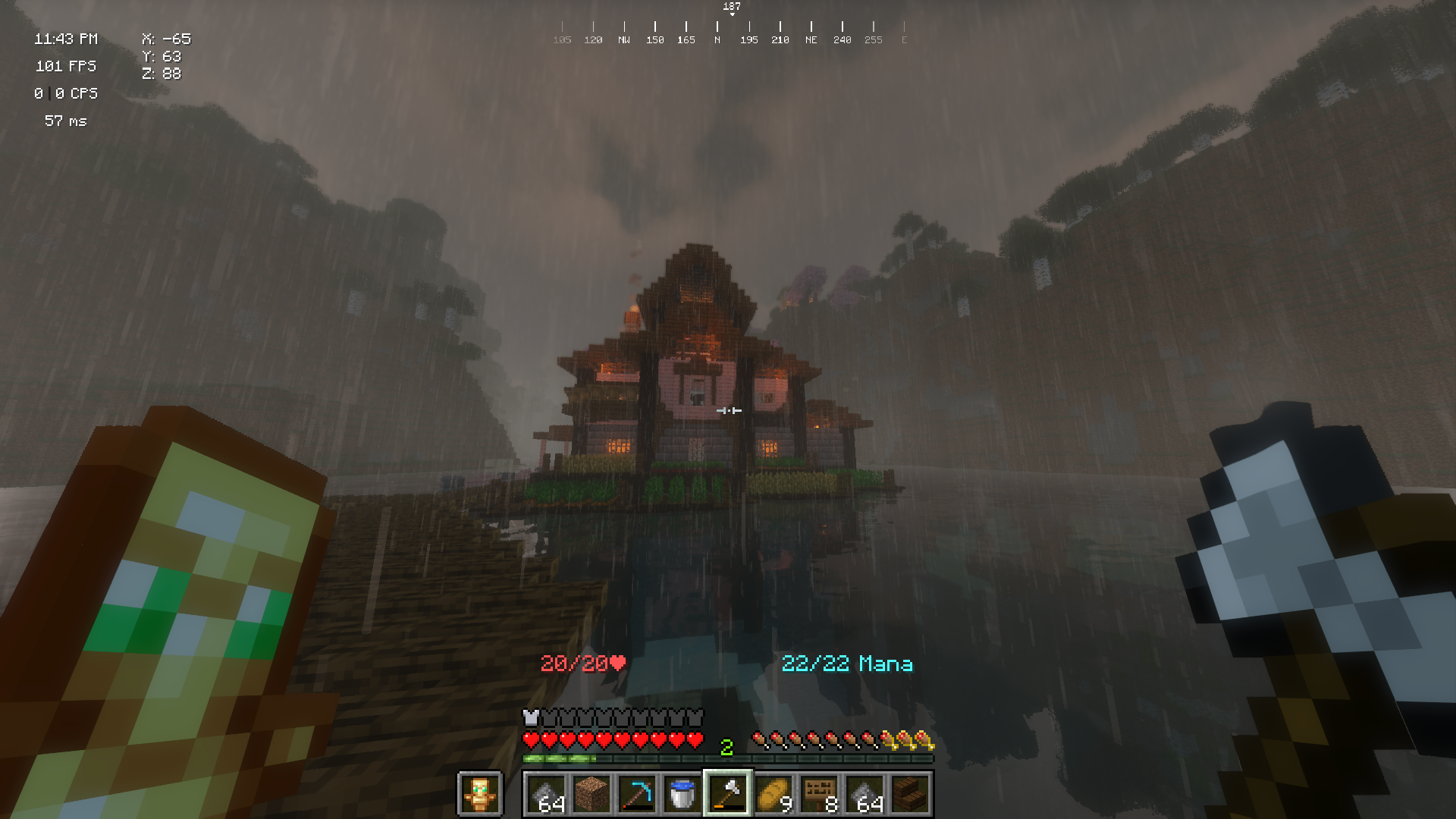Select the water bucket slot

coord(682,794)
